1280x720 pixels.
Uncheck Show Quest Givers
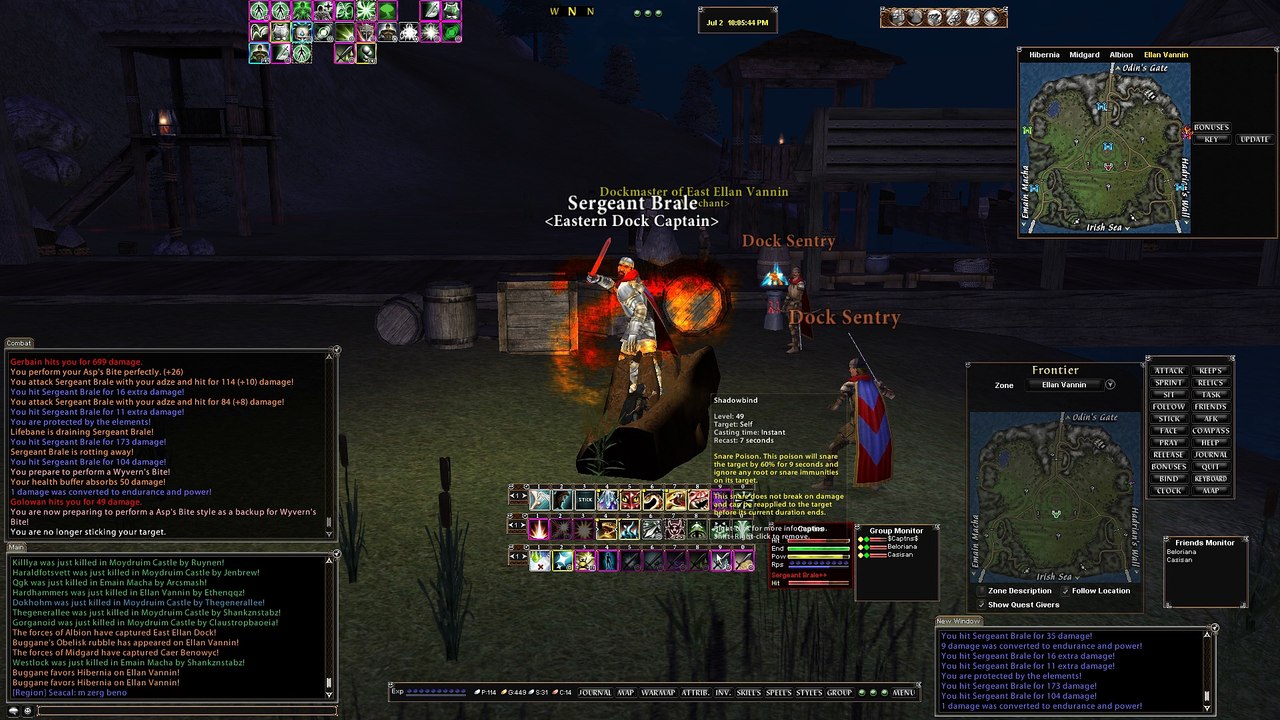coord(981,604)
